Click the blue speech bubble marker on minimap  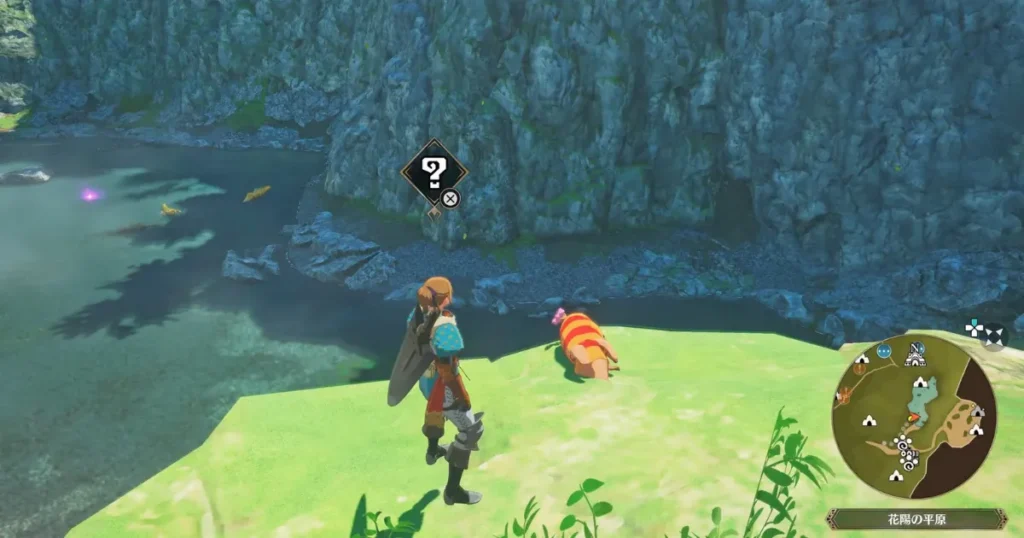[x=884, y=351]
